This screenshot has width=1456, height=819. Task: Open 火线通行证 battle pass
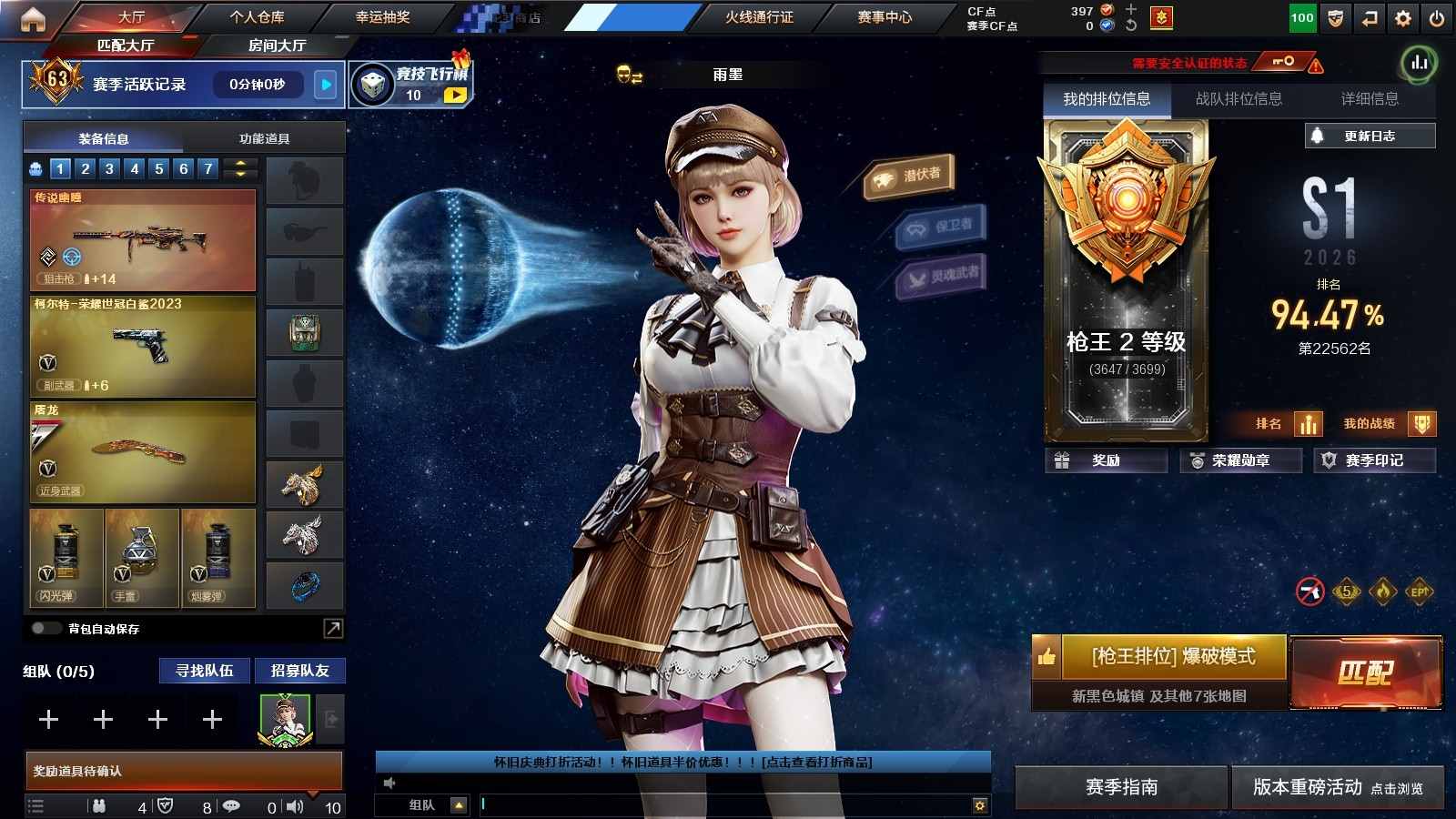tap(759, 16)
